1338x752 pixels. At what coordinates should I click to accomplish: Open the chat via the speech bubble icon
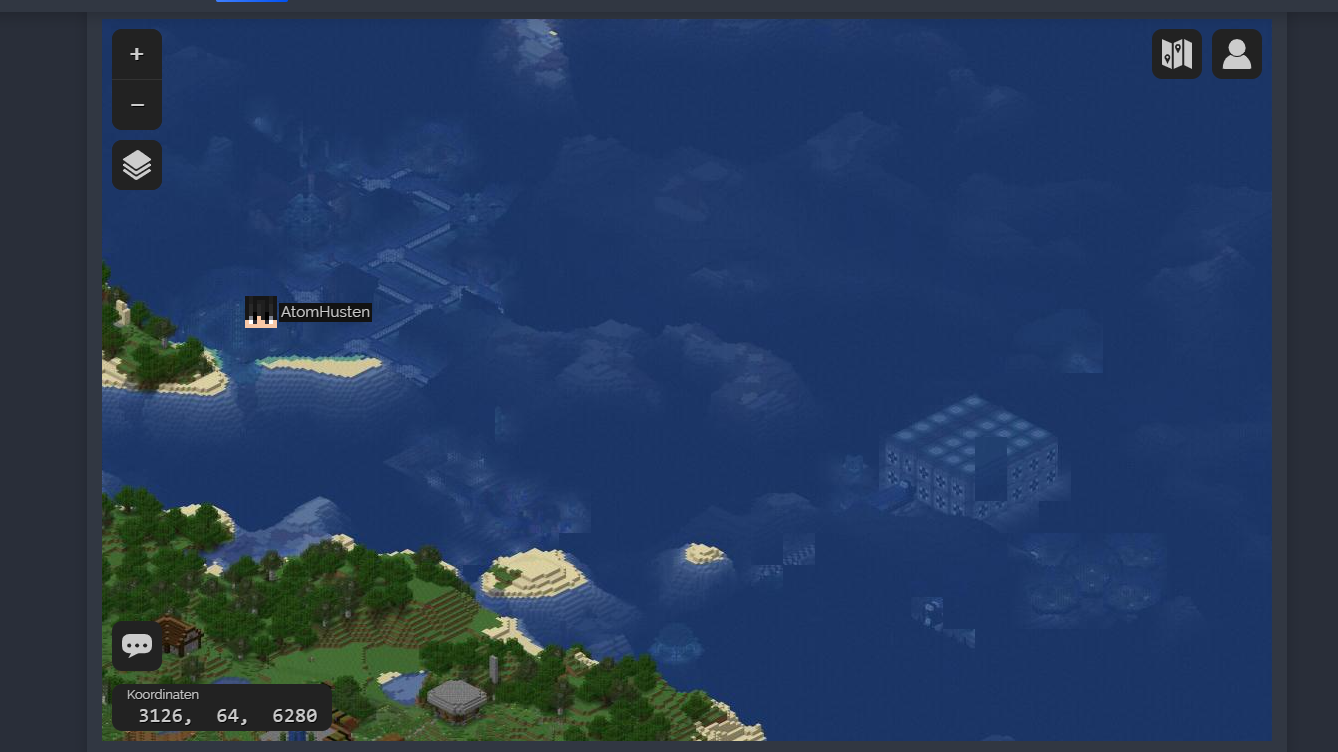click(137, 645)
